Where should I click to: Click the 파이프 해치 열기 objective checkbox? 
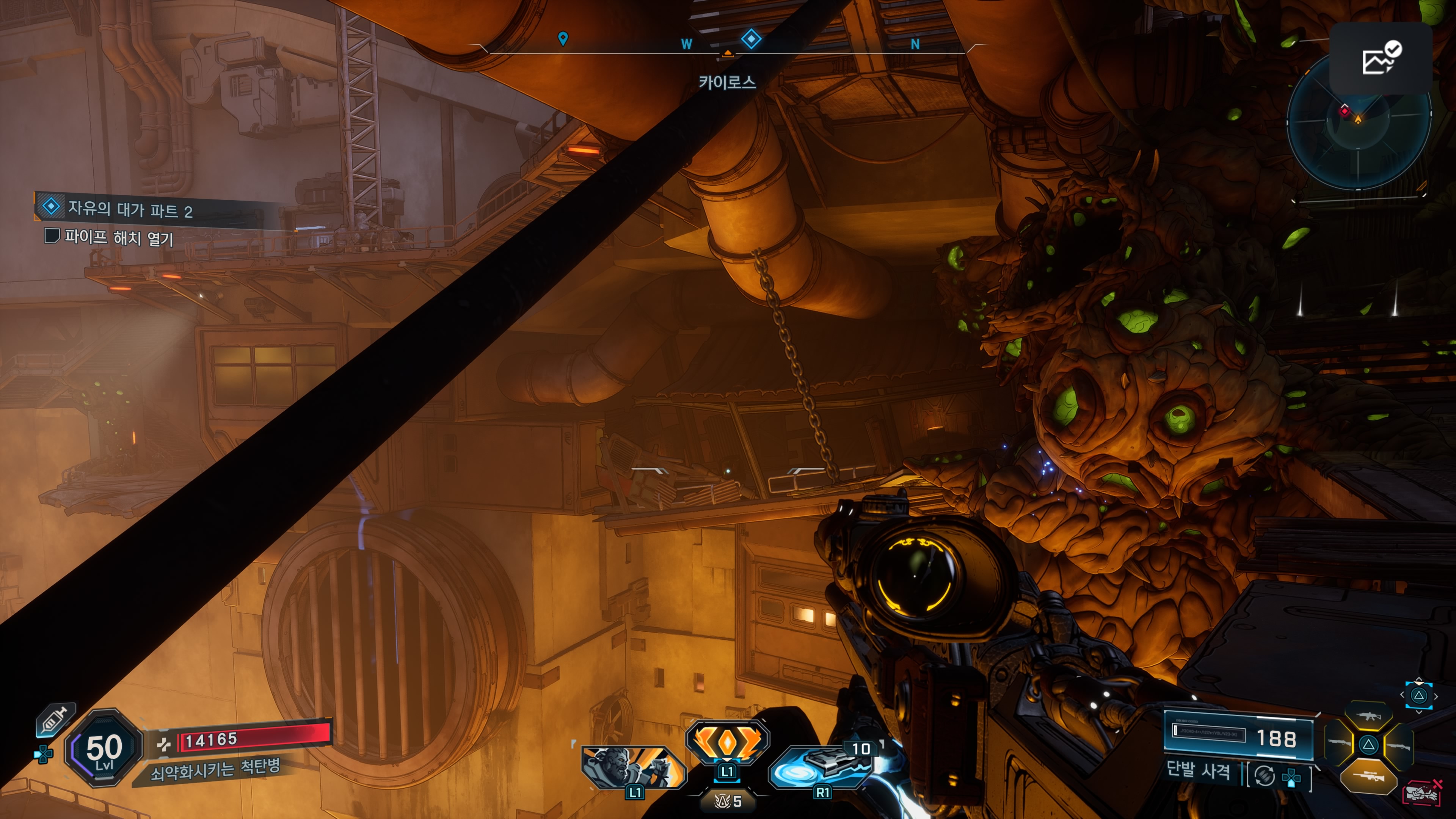pos(52,235)
